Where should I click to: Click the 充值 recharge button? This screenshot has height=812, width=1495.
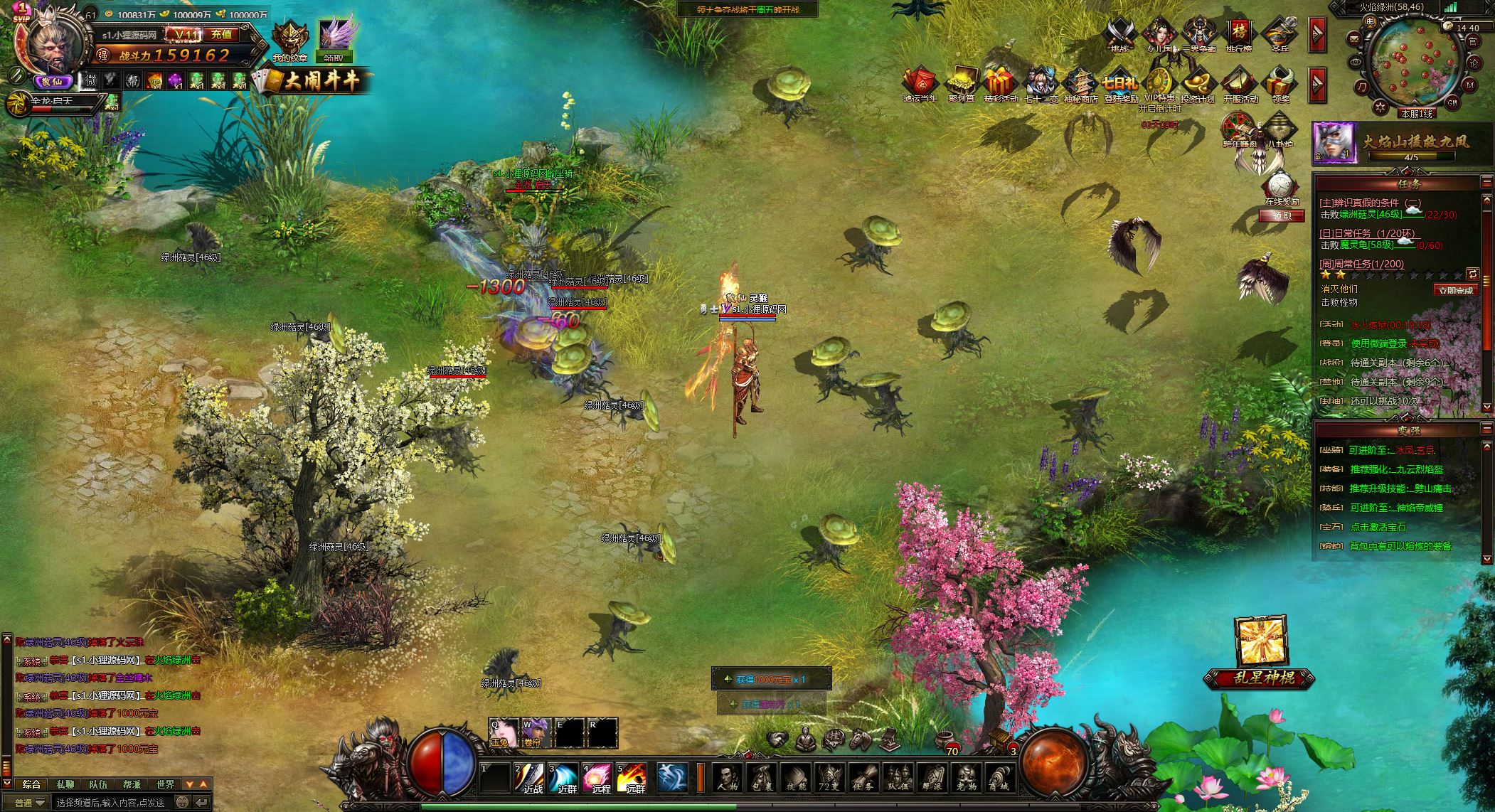tap(222, 34)
